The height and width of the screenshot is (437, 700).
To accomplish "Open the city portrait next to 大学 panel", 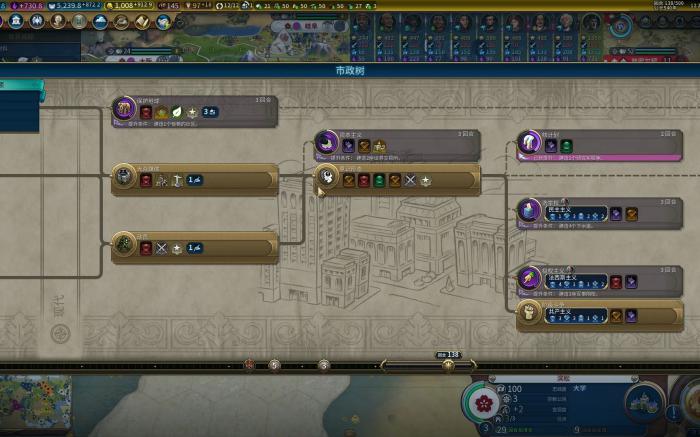I will (643, 403).
